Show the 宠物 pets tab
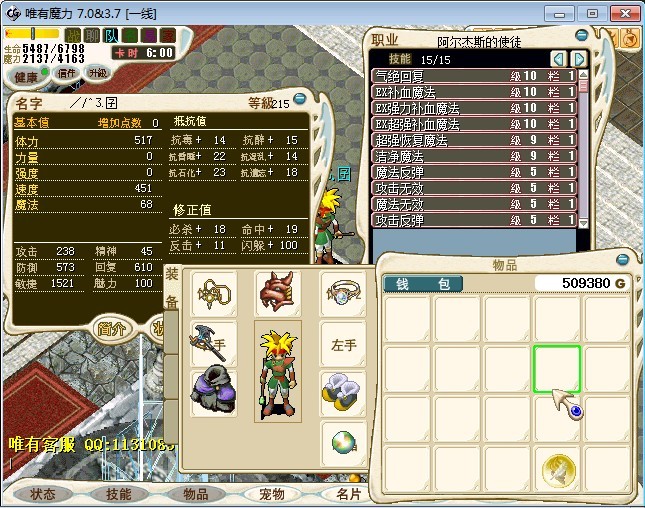 click(271, 493)
